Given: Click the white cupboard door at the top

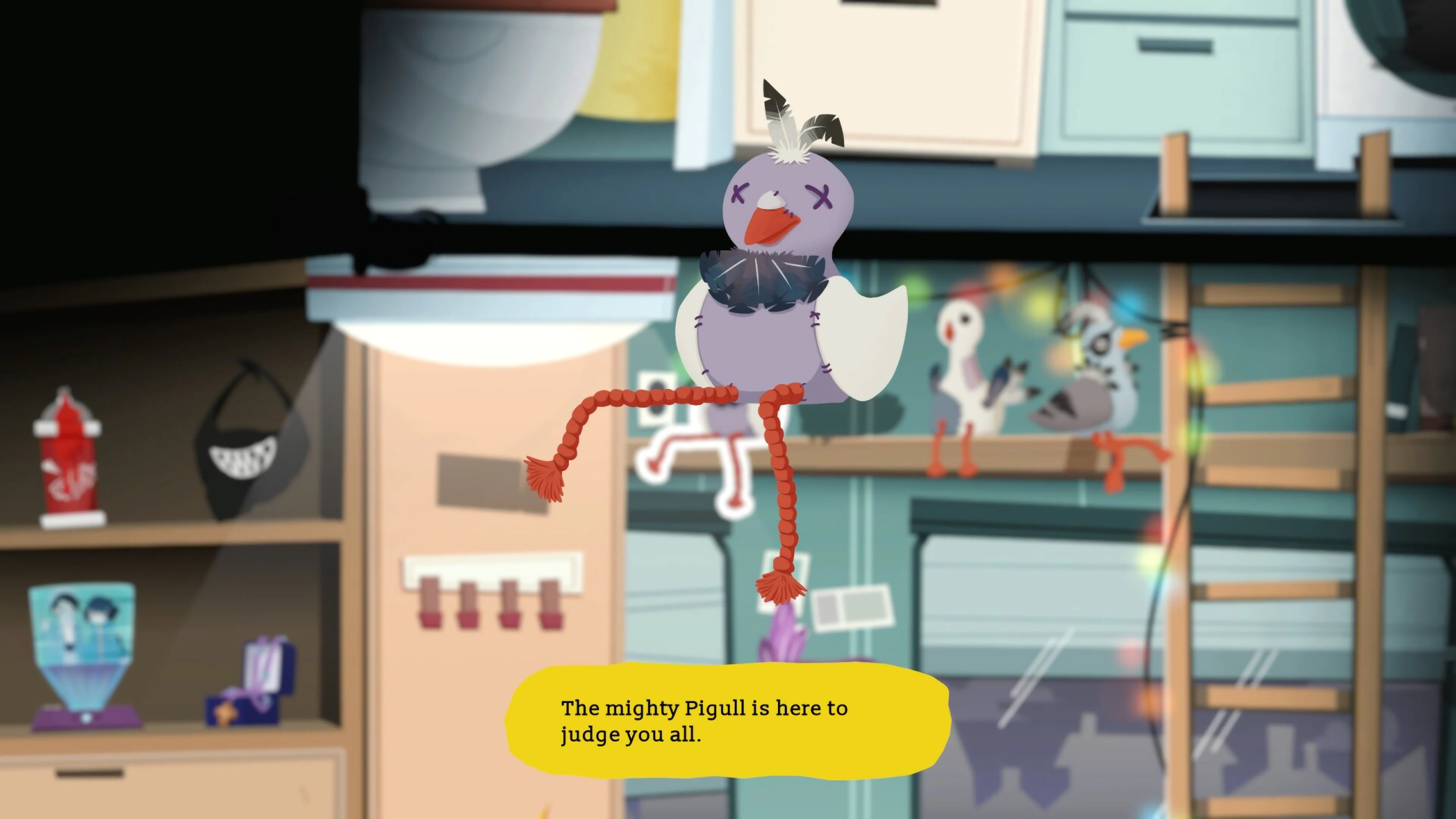Looking at the screenshot, I should pyautogui.click(x=887, y=74).
